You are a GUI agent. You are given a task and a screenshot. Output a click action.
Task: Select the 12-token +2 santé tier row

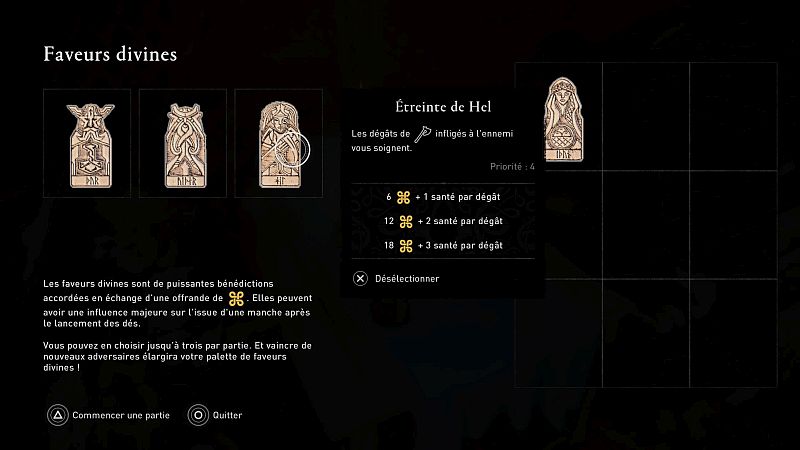tap(444, 221)
